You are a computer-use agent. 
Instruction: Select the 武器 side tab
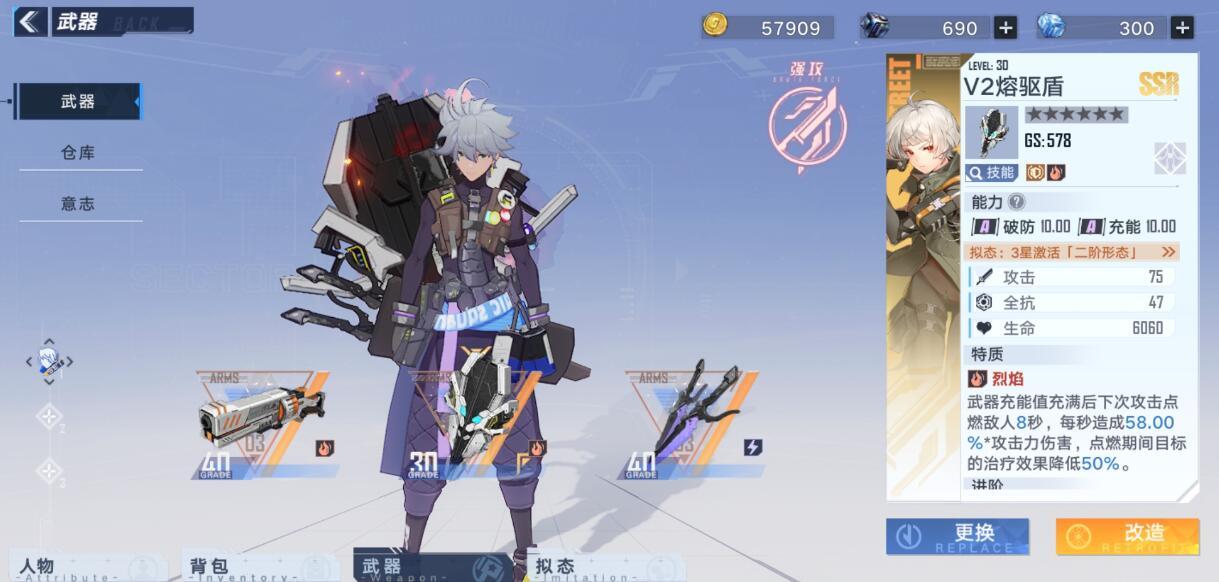78,101
